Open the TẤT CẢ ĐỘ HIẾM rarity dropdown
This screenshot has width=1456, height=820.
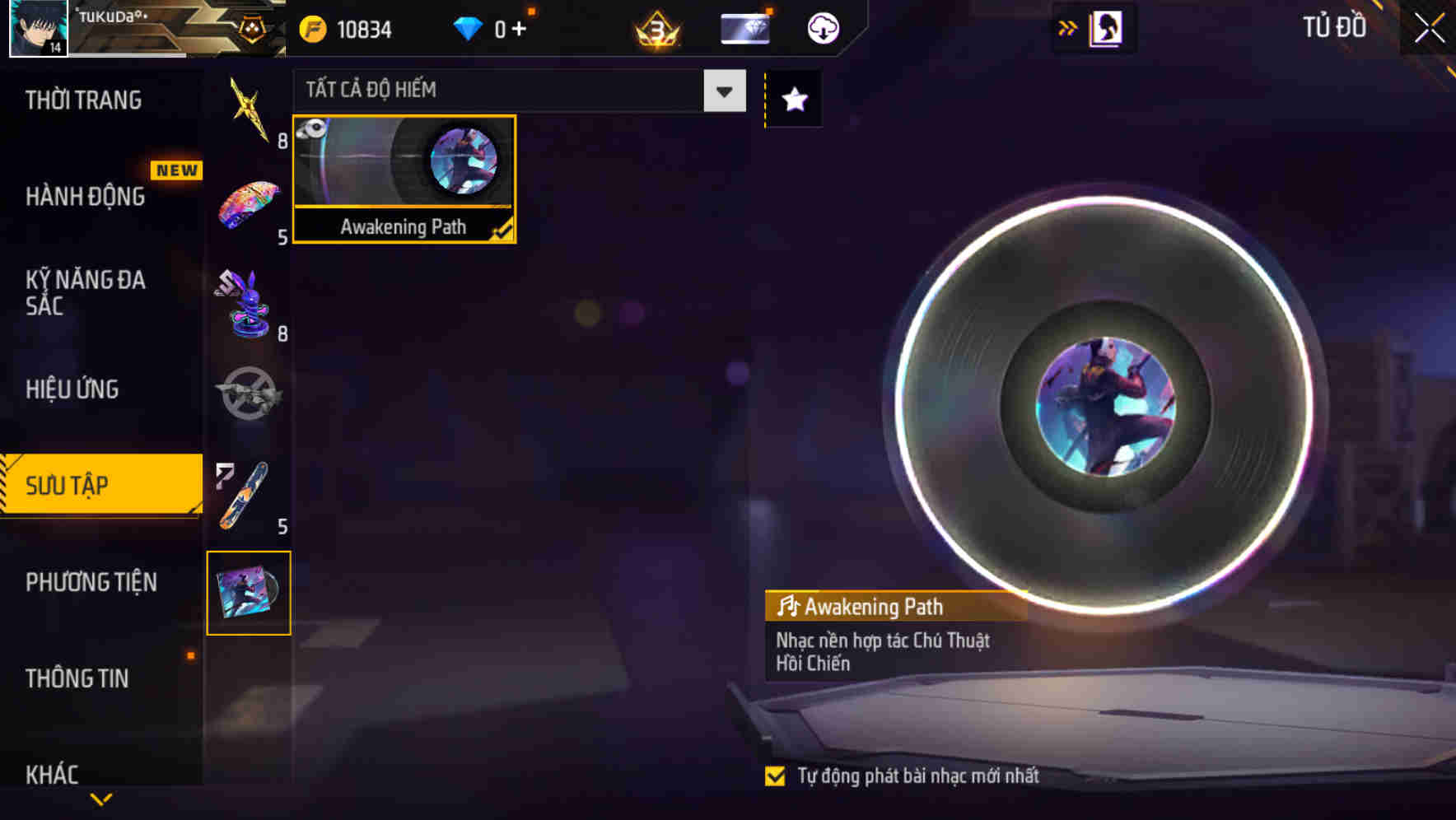[722, 91]
